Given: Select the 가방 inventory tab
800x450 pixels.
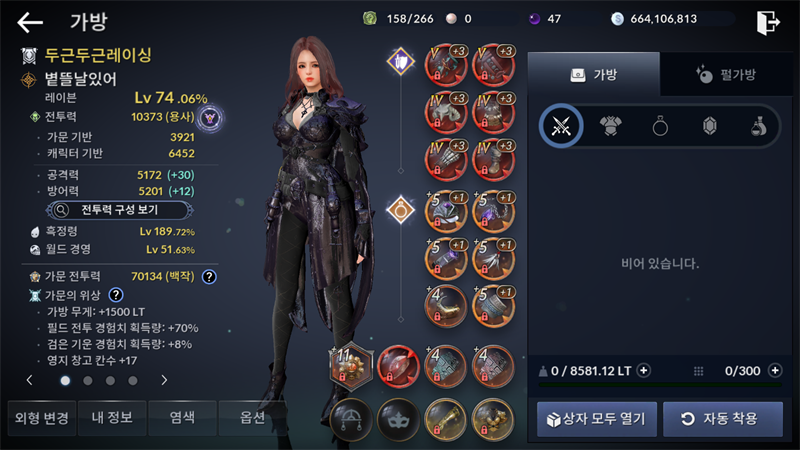Looking at the screenshot, I should tap(594, 74).
